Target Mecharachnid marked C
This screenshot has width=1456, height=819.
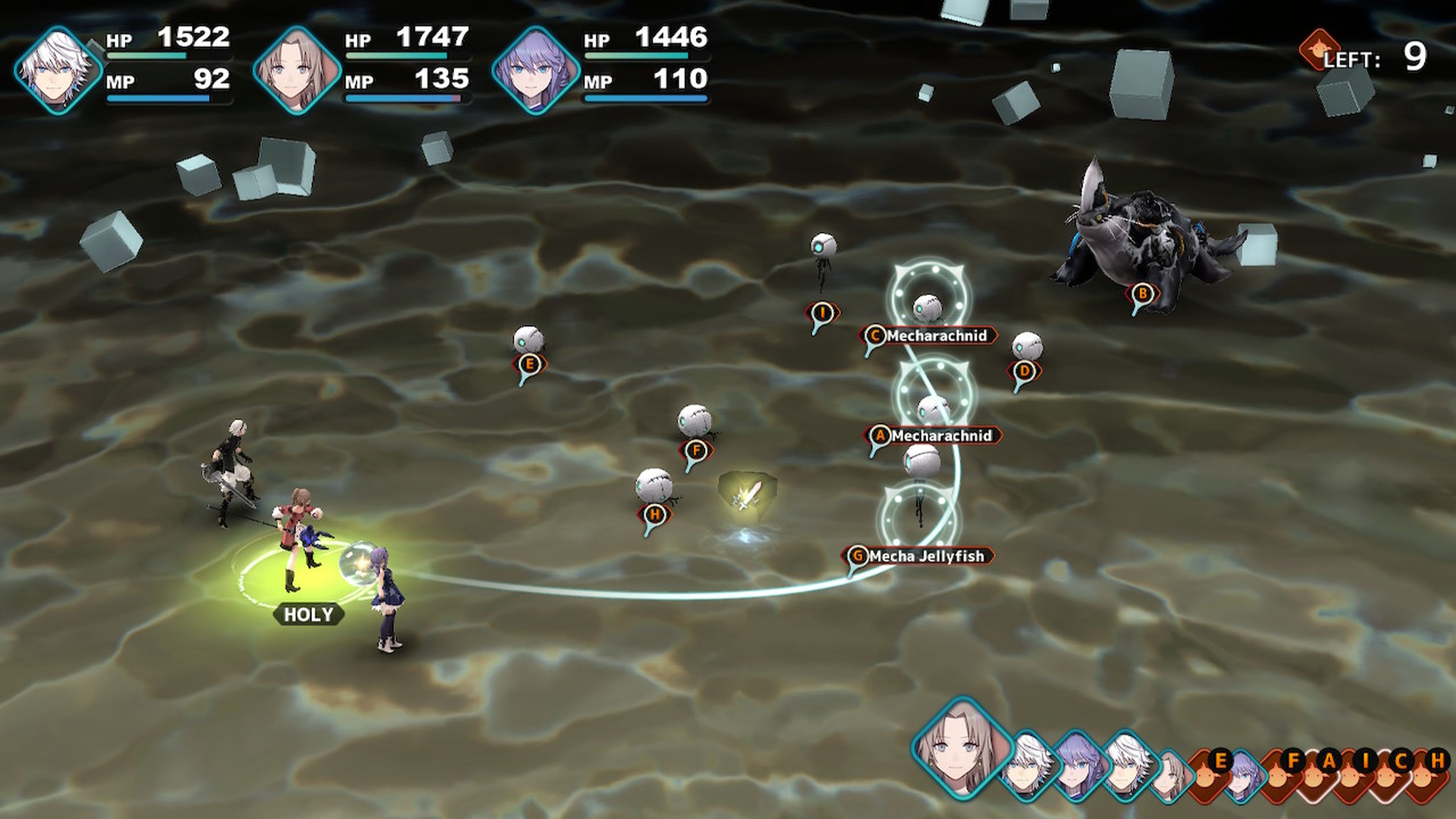point(930,336)
